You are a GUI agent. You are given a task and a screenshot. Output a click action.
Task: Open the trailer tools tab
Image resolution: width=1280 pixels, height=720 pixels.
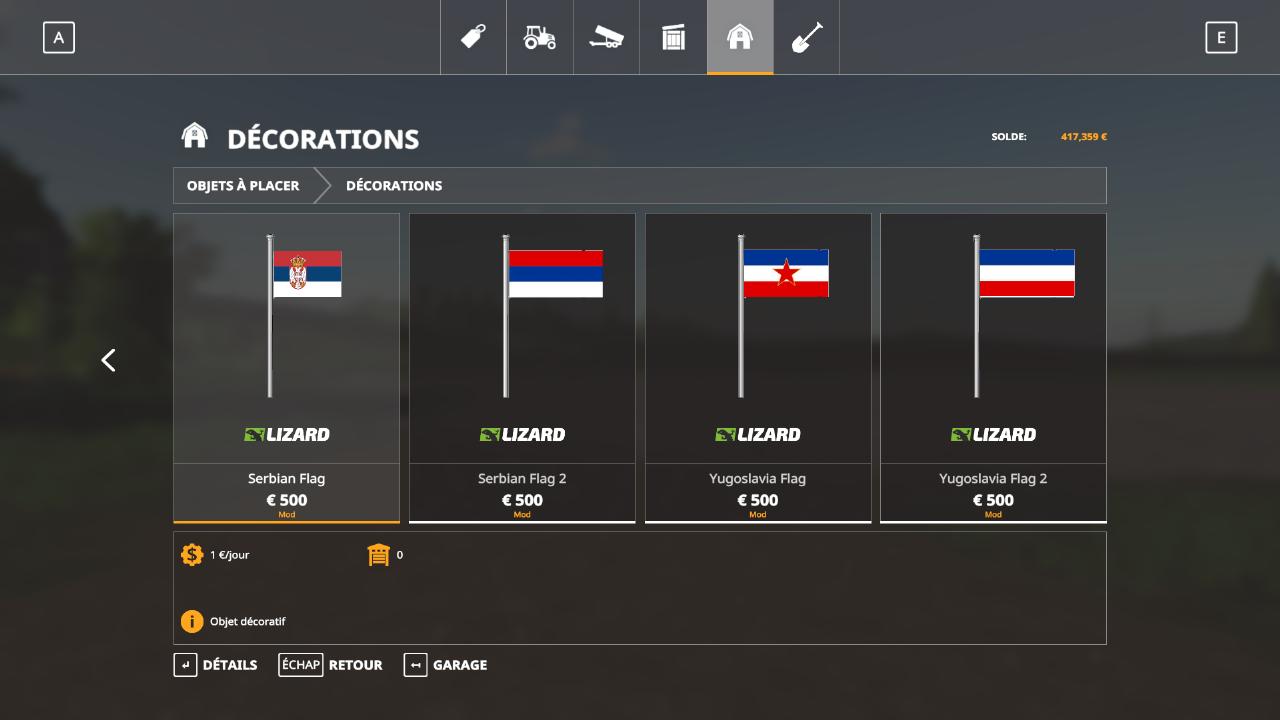(x=606, y=38)
